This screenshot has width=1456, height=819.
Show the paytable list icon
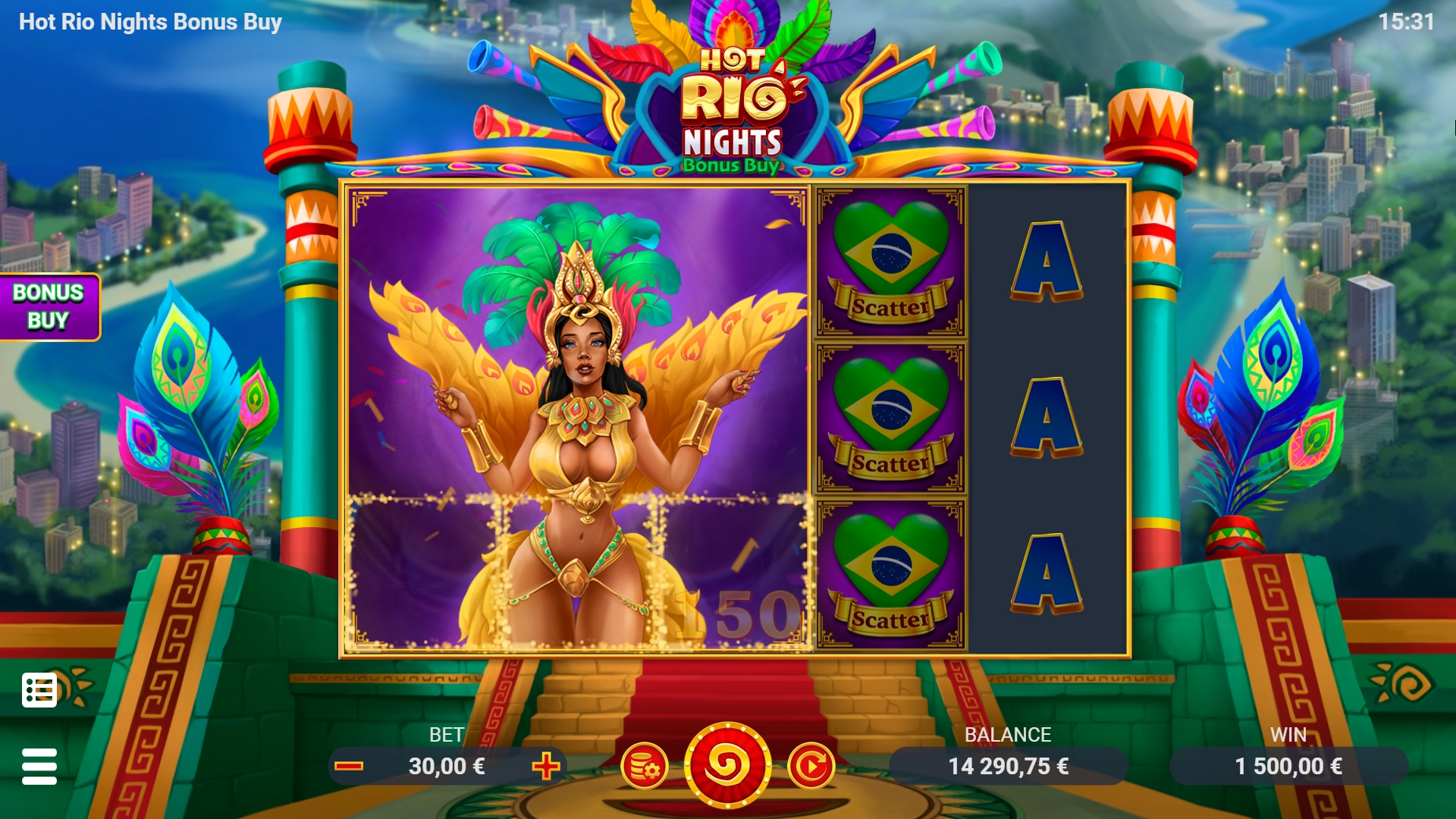pos(39,690)
